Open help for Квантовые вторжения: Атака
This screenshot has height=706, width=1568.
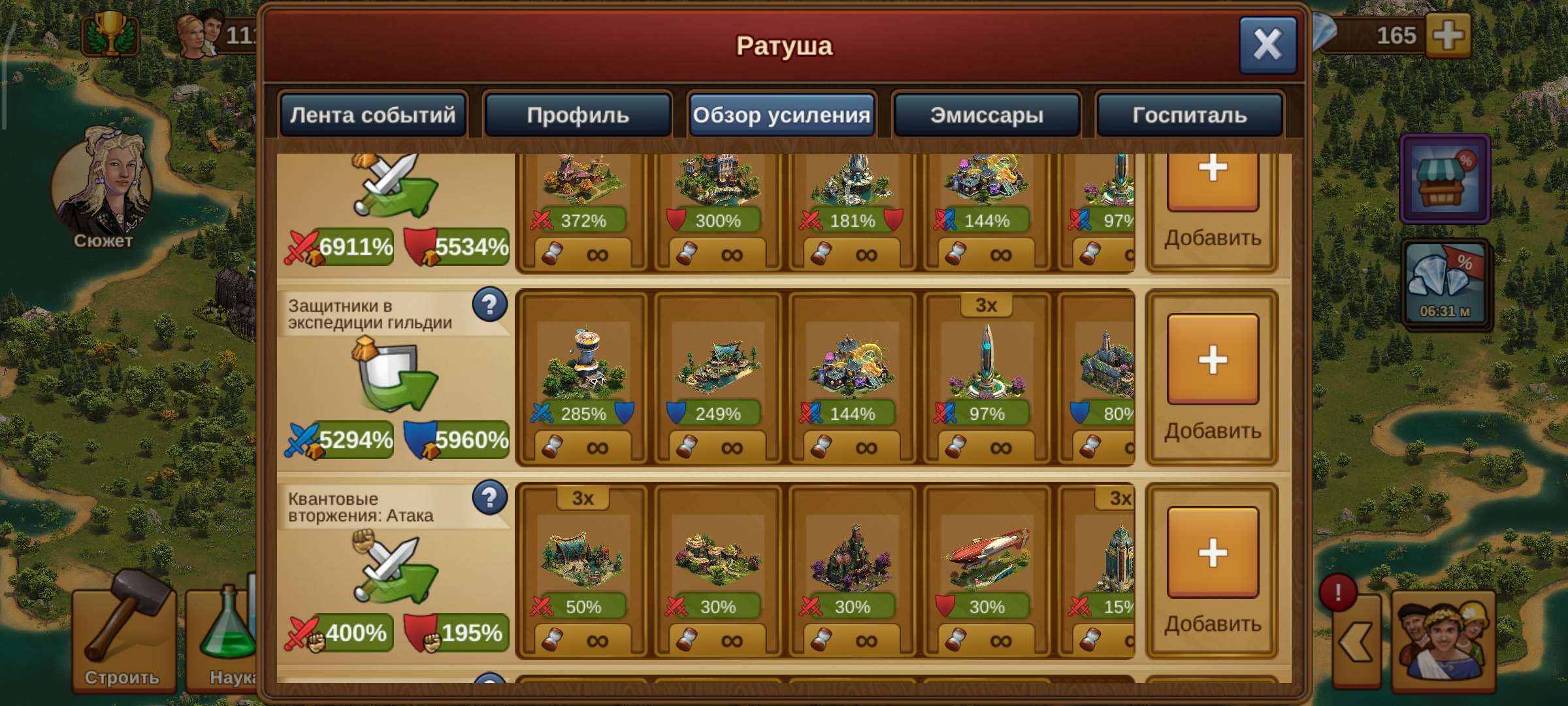click(x=490, y=498)
